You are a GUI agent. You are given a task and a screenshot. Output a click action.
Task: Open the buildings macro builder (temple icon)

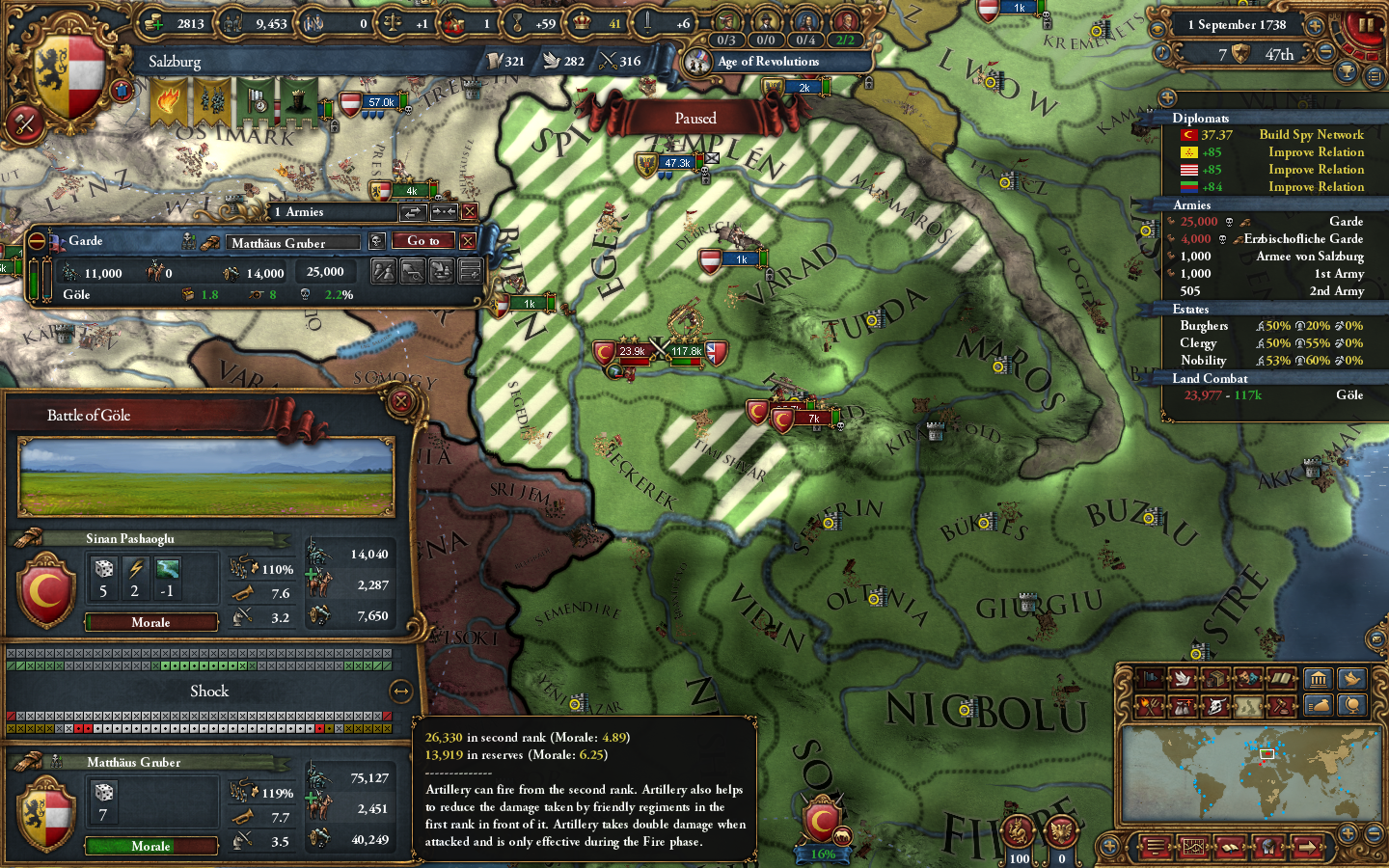pyautogui.click(x=1320, y=679)
